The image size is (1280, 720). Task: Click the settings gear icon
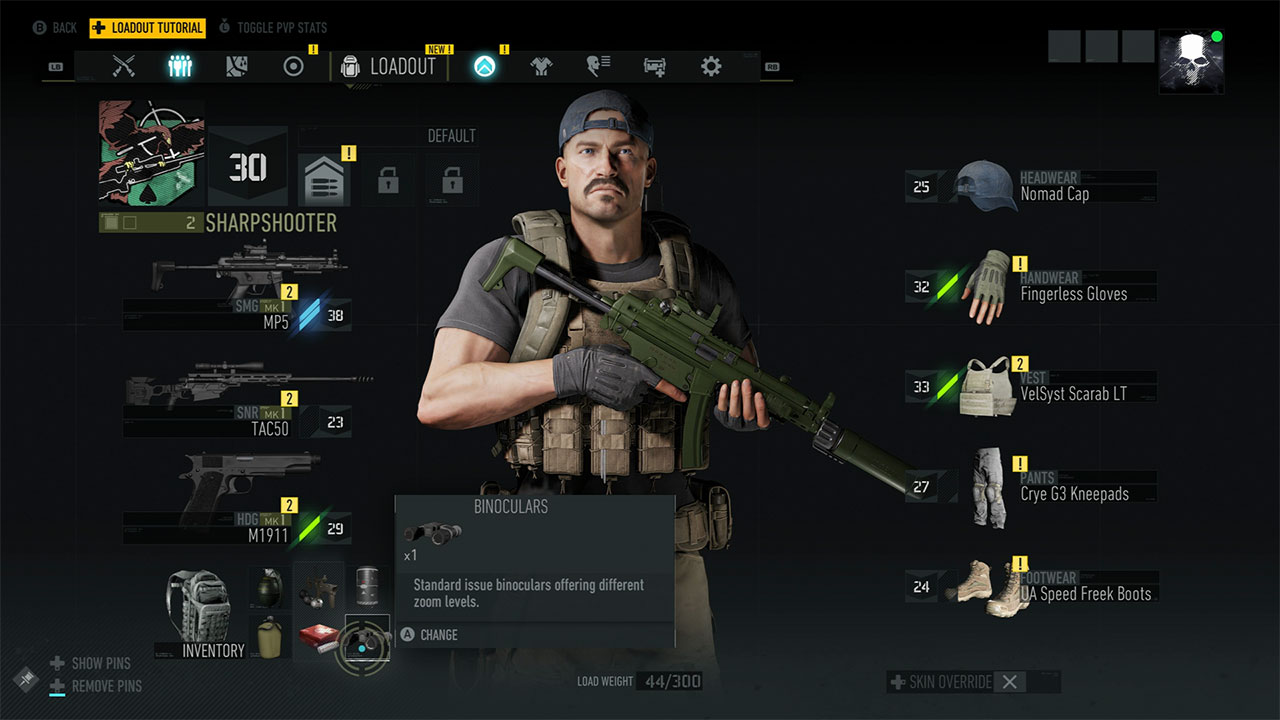tap(710, 66)
